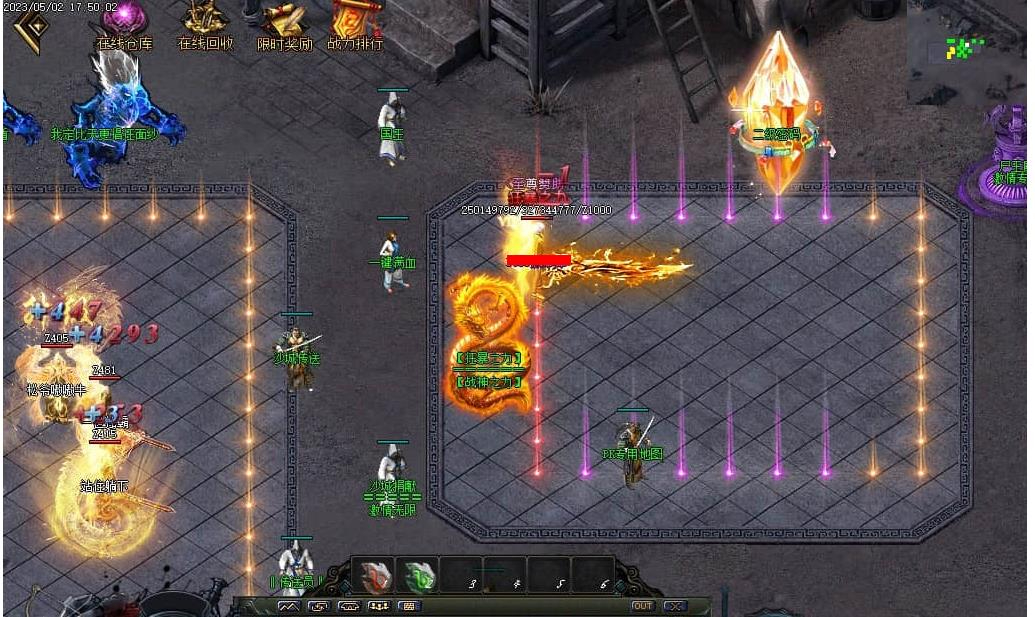Open the 在线回收 online recycling menu
Image resolution: width=1035 pixels, height=617 pixels.
click(x=205, y=24)
